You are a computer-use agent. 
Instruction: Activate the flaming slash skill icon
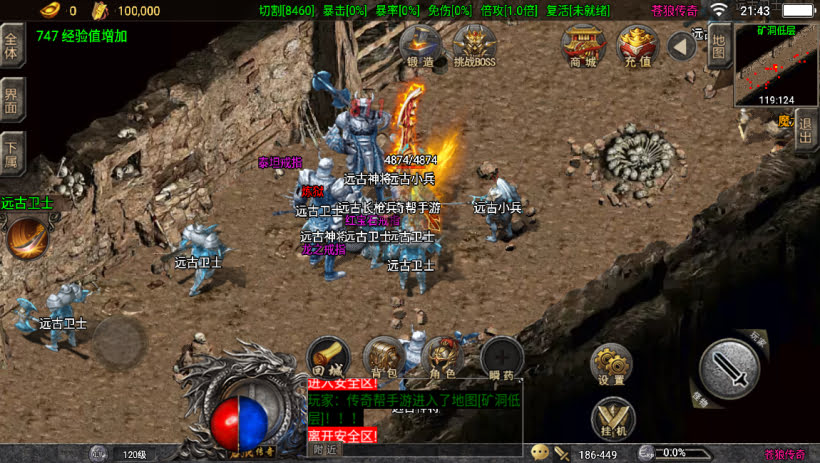coord(27,238)
